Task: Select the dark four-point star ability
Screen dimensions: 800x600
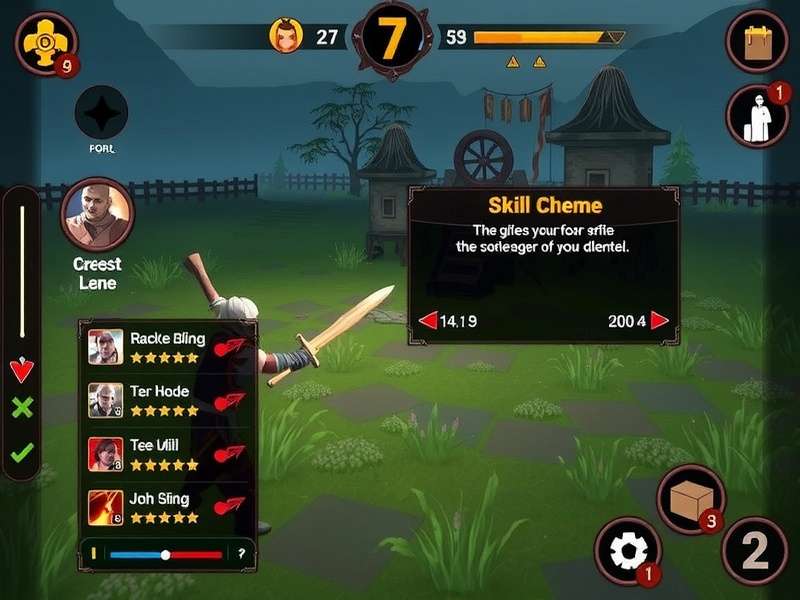Action: (102, 112)
